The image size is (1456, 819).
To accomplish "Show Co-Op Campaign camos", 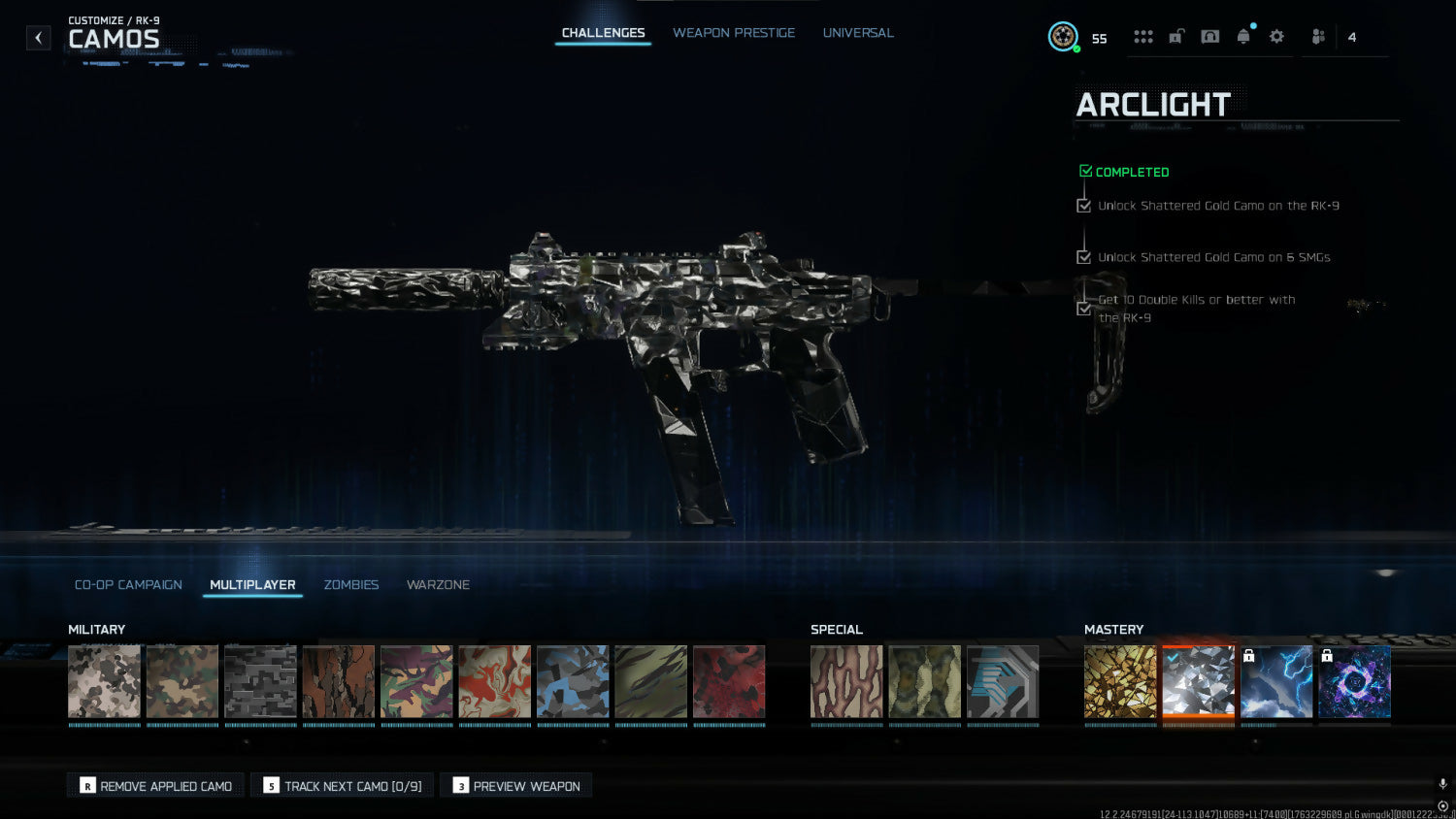I will click(x=128, y=585).
